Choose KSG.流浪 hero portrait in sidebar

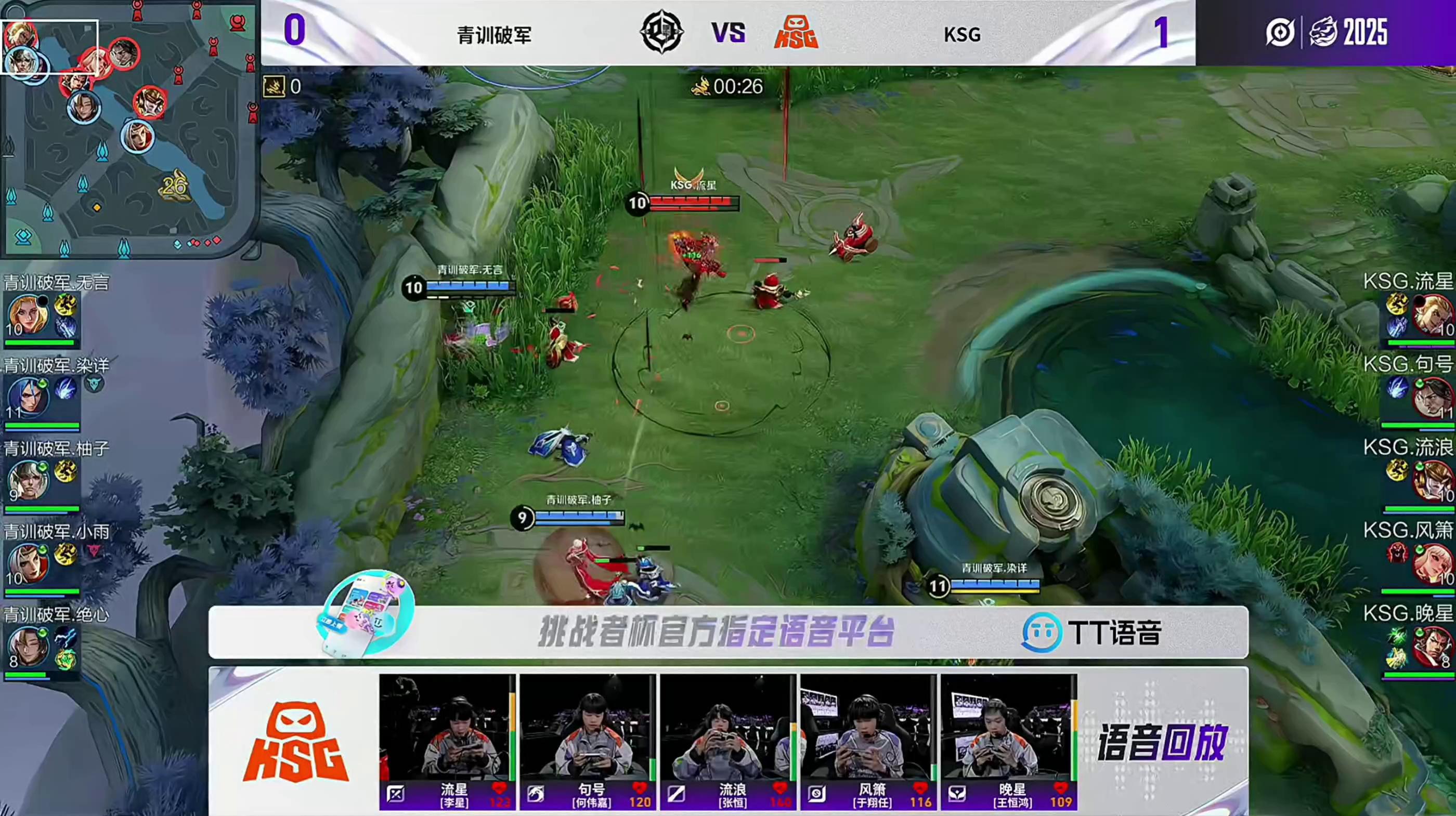click(x=1431, y=480)
